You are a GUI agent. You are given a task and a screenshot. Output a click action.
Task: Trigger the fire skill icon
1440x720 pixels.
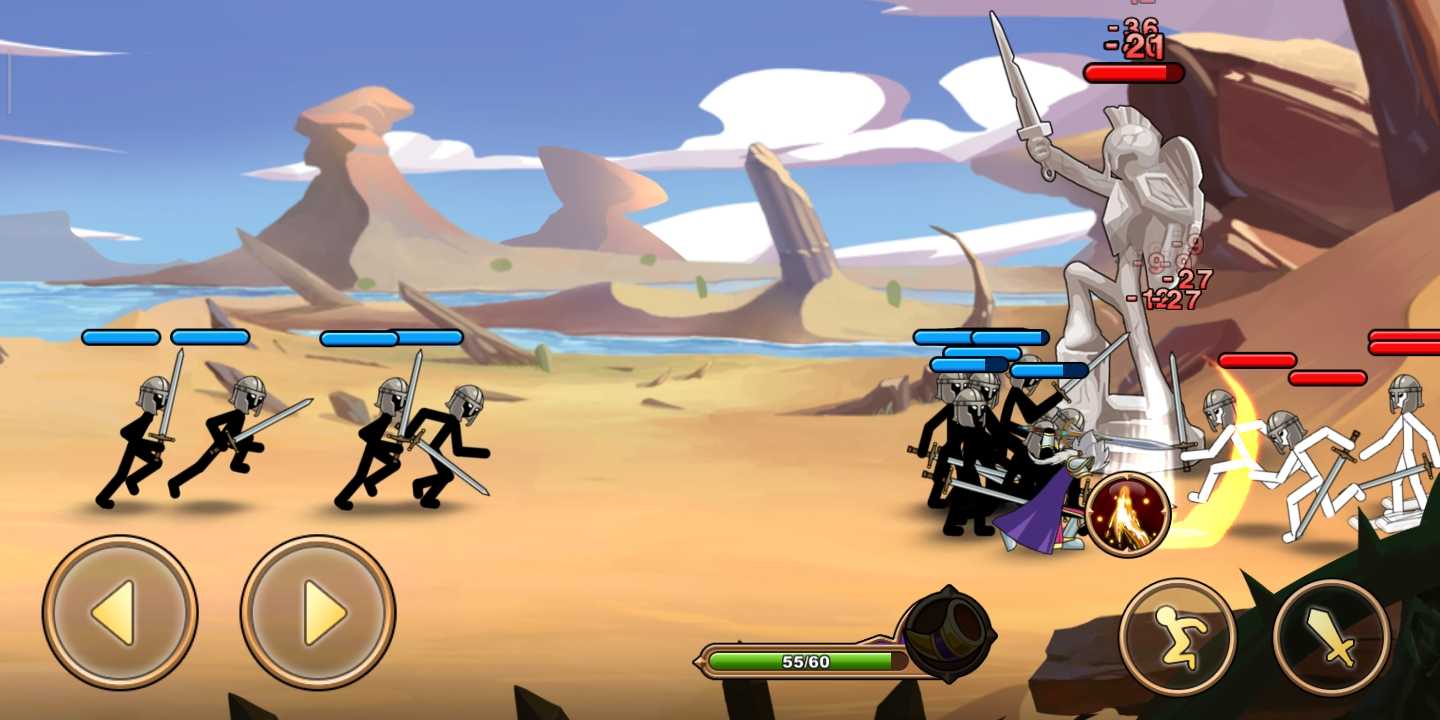(1128, 515)
